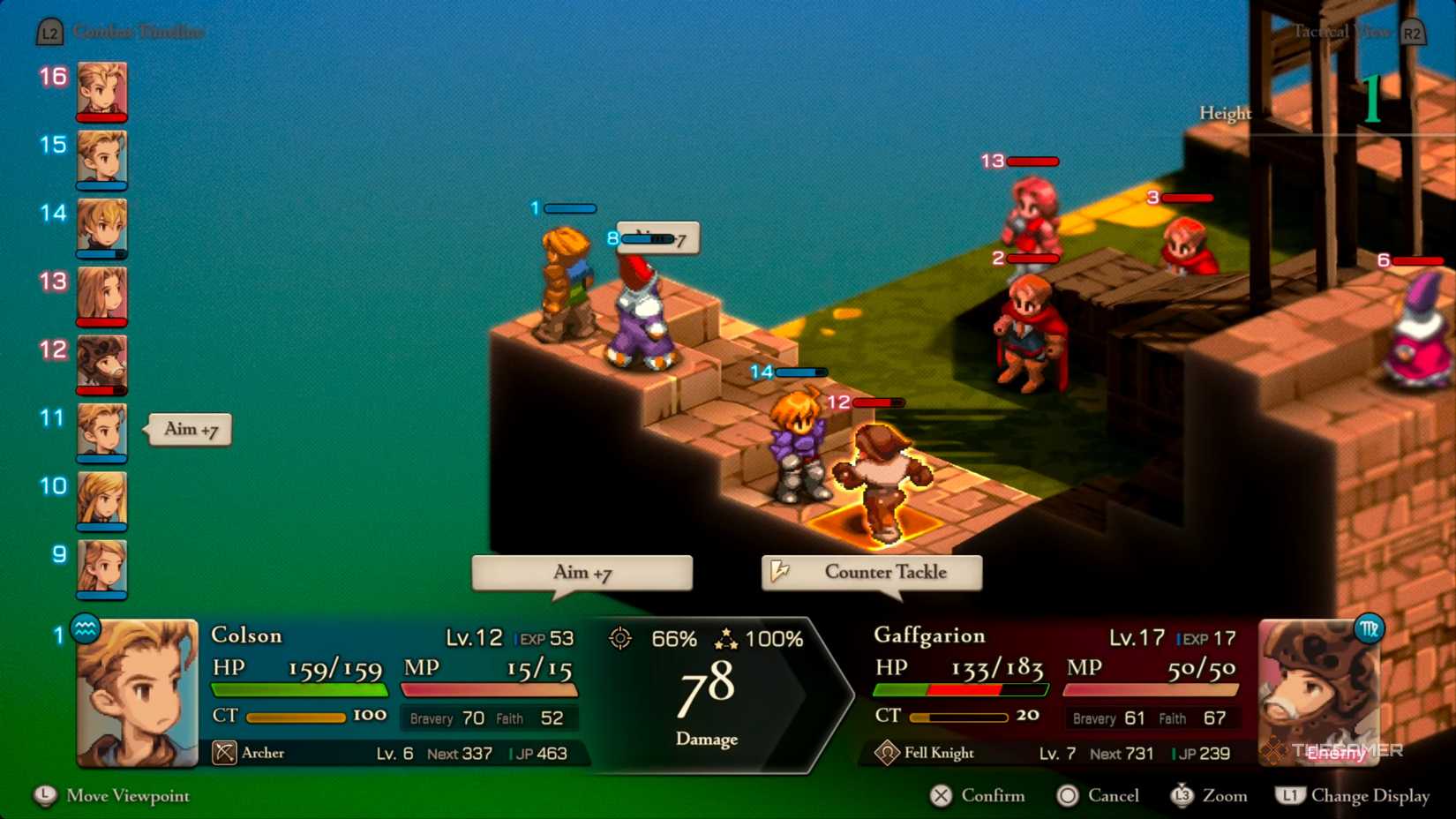
Task: Click the L3 stick icon next to Zoom
Action: coord(1182,795)
